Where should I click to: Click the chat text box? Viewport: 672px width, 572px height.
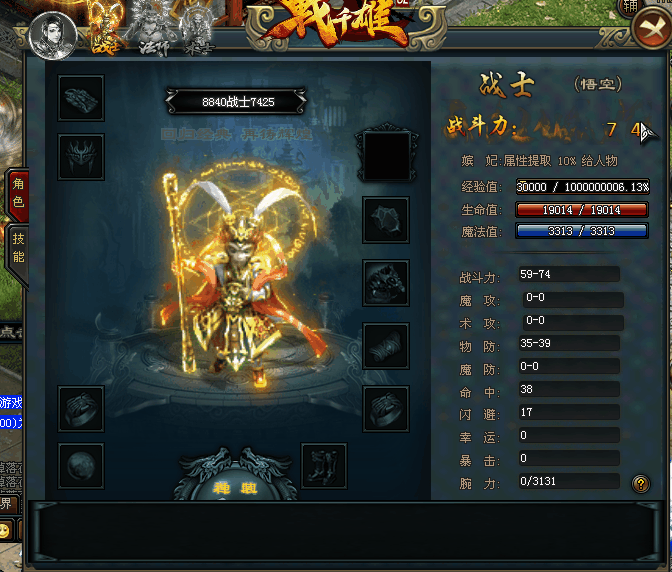coord(345,530)
